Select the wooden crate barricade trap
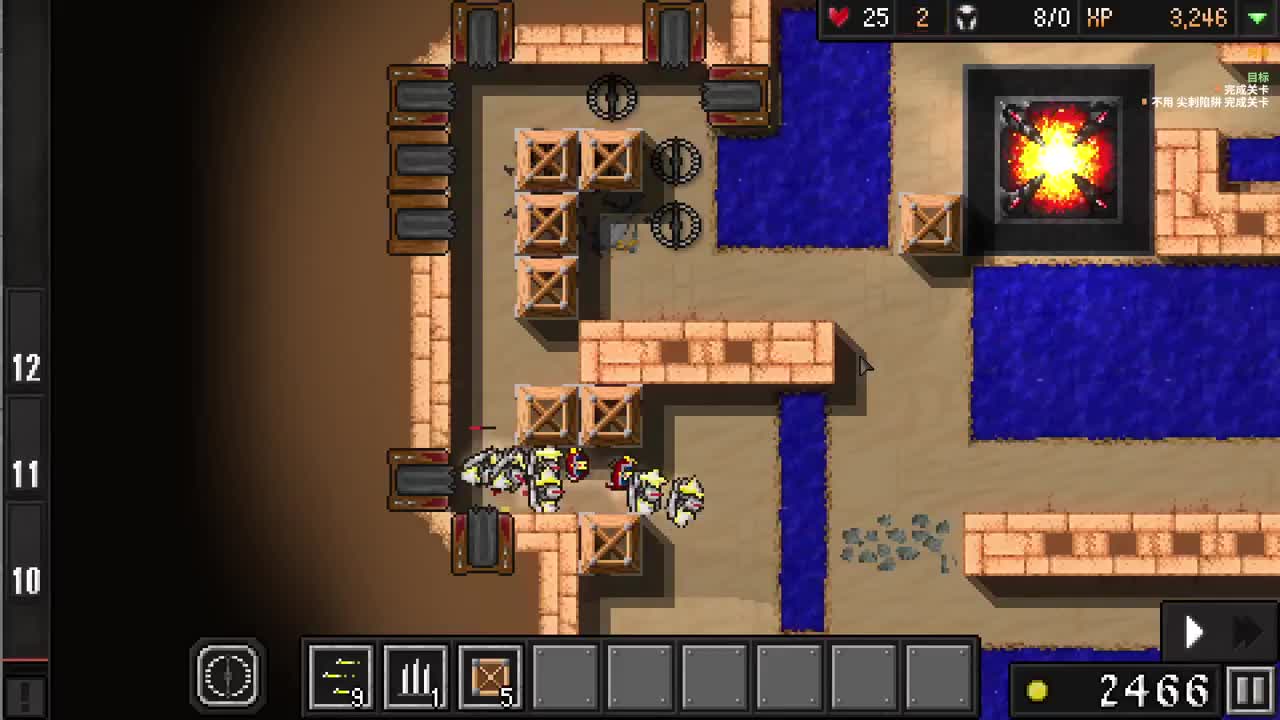 490,677
